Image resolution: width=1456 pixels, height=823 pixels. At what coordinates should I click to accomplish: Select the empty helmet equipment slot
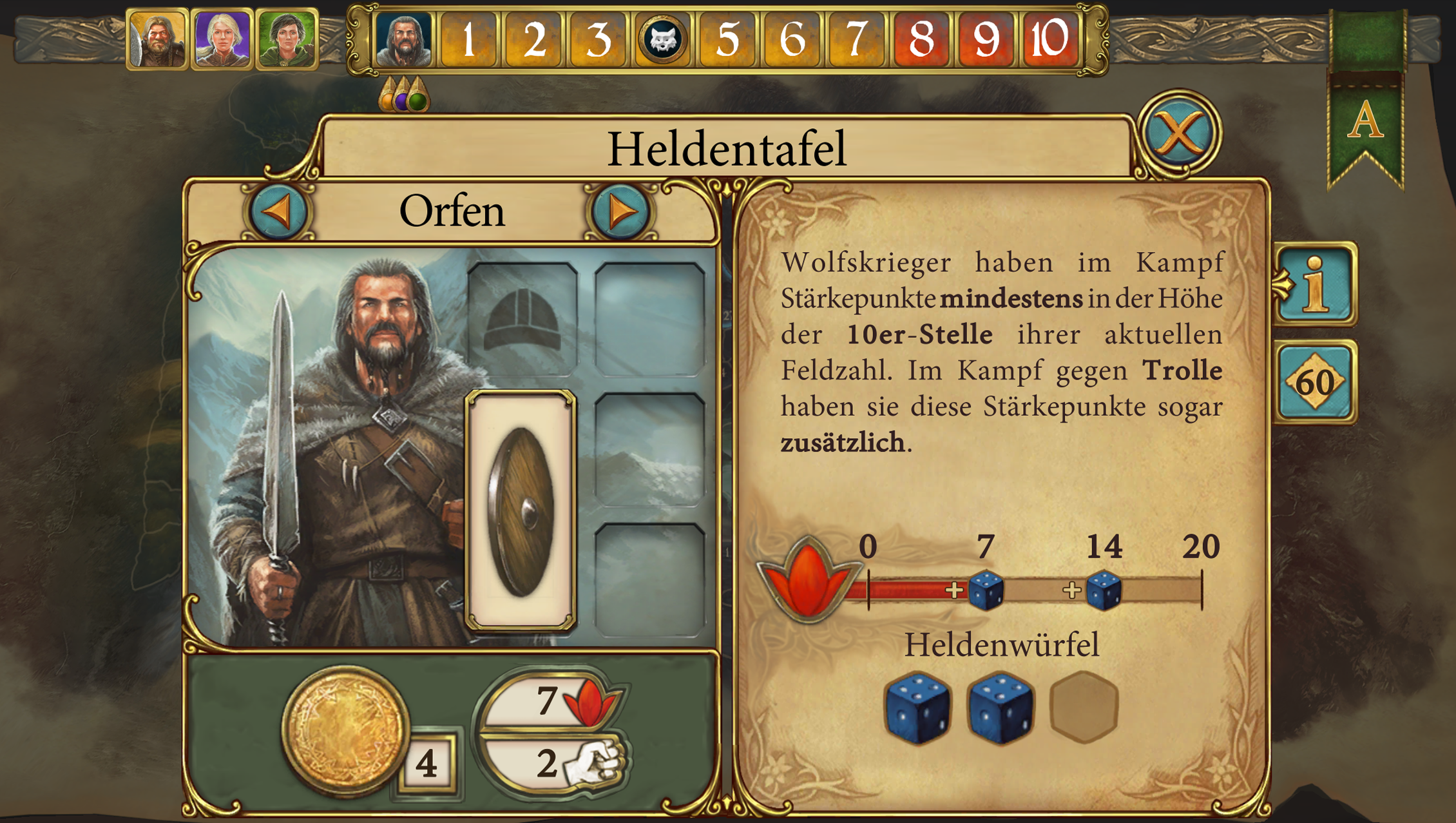[x=522, y=319]
